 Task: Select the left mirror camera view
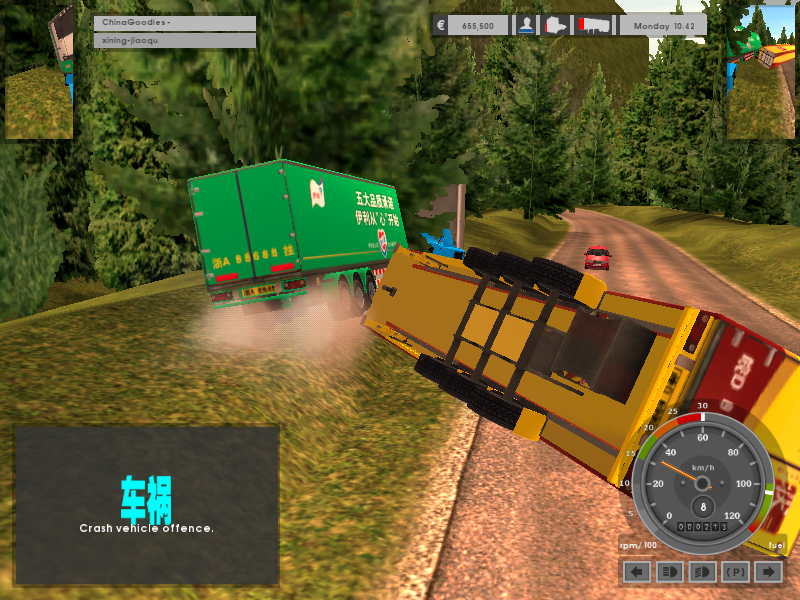[x=40, y=72]
